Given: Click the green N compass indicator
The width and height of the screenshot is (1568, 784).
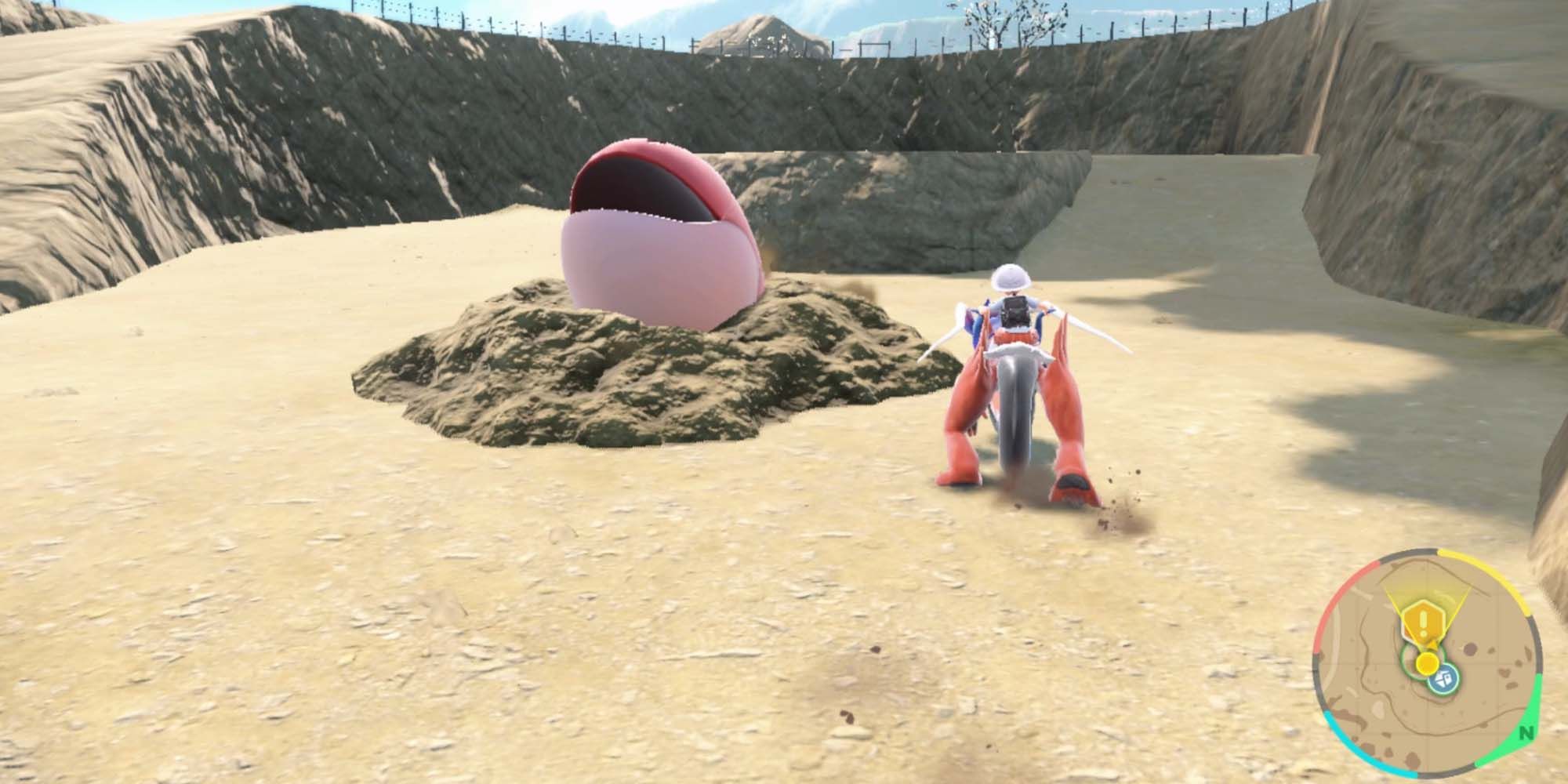Looking at the screenshot, I should point(1525,732).
